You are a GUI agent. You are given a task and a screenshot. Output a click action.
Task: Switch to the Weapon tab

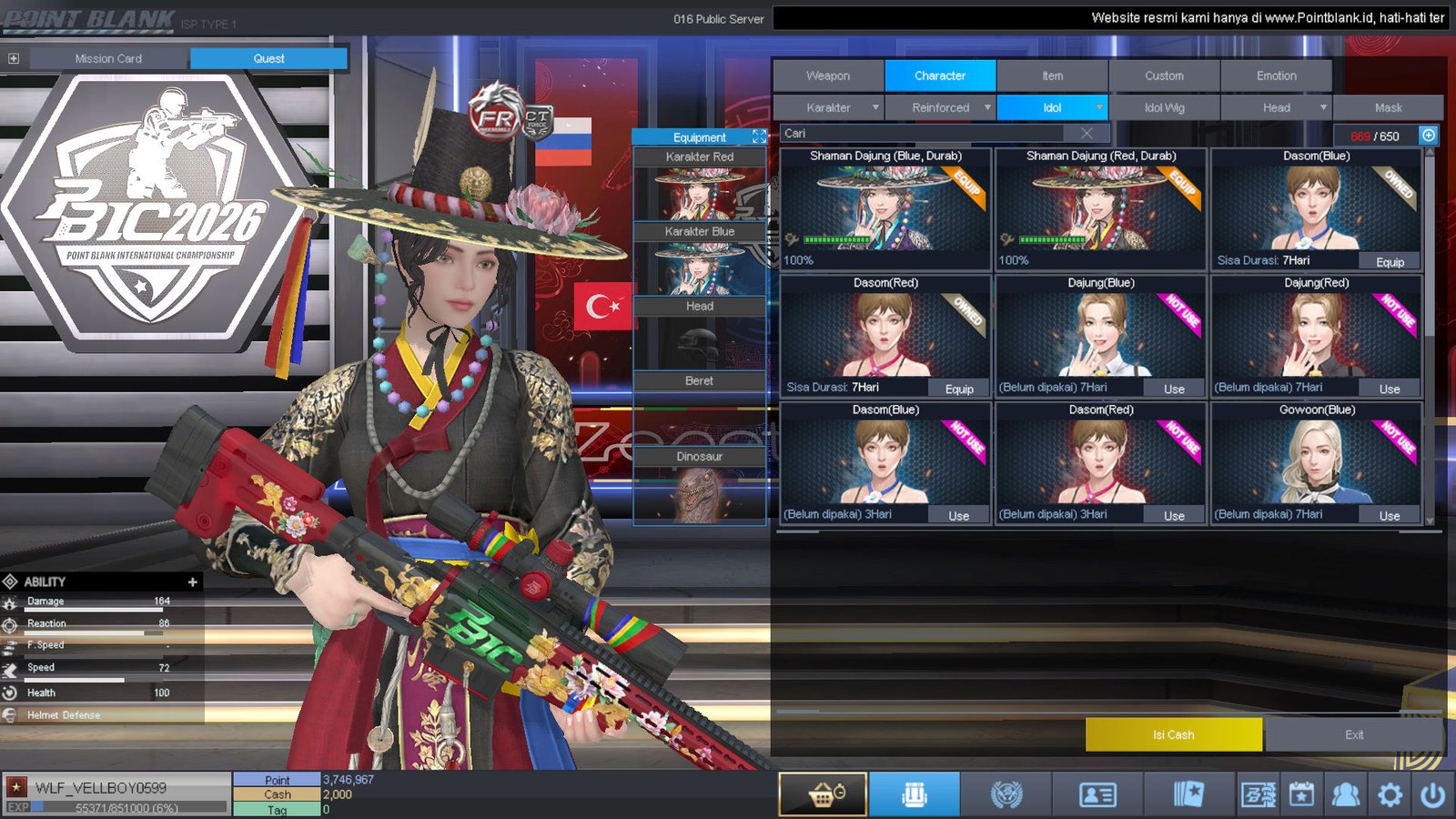pyautogui.click(x=828, y=76)
